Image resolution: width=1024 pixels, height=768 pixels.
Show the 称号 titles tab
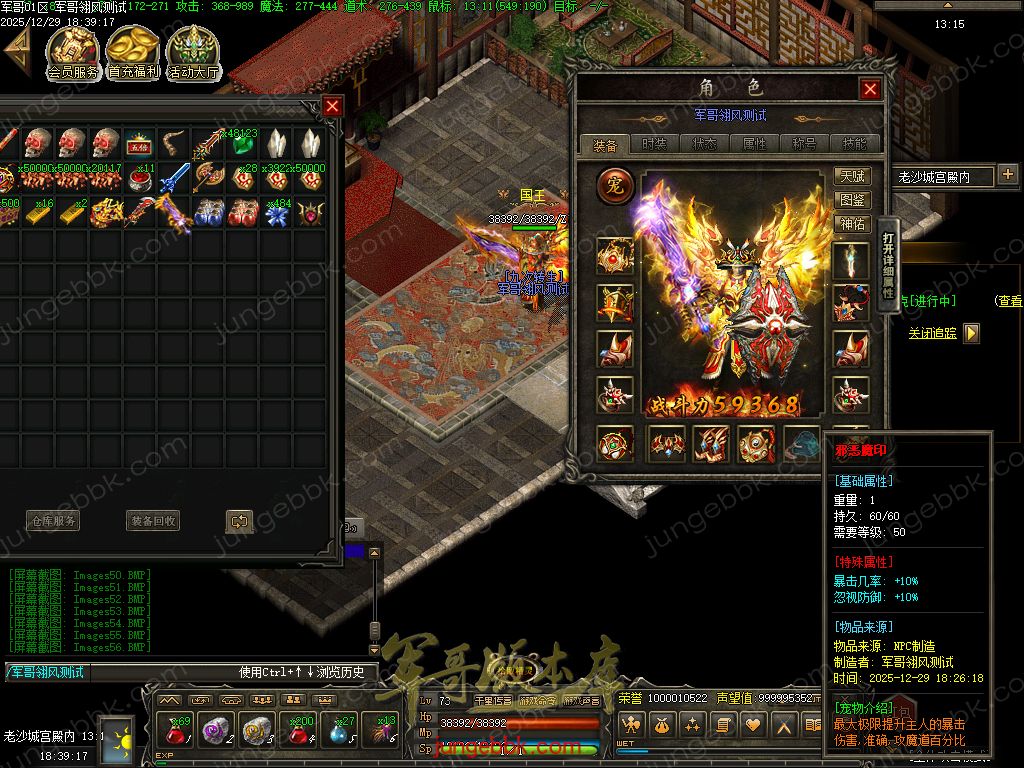click(x=804, y=144)
